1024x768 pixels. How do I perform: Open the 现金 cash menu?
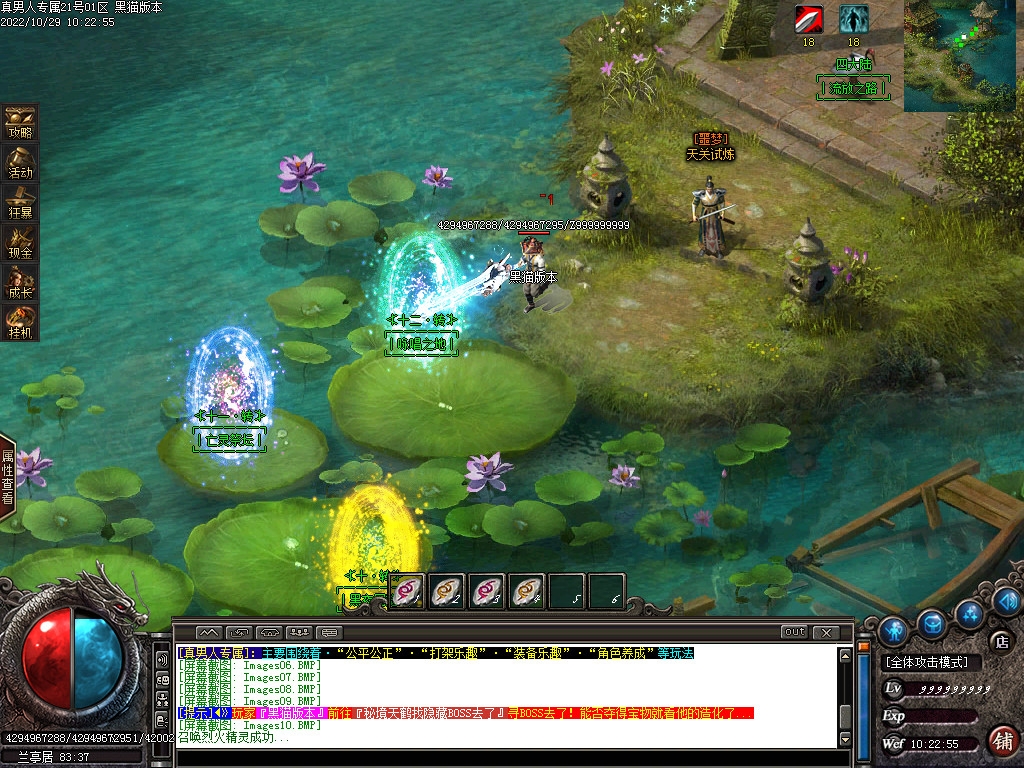[x=20, y=242]
